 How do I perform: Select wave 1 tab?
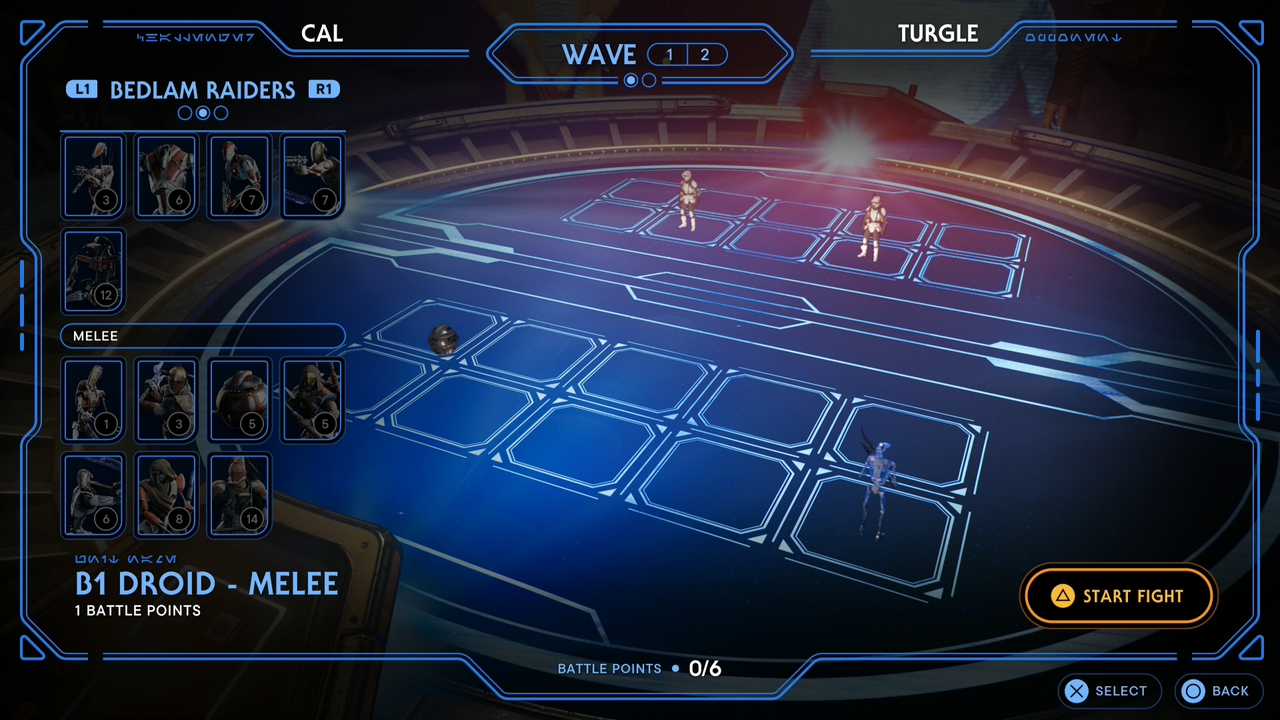click(669, 55)
